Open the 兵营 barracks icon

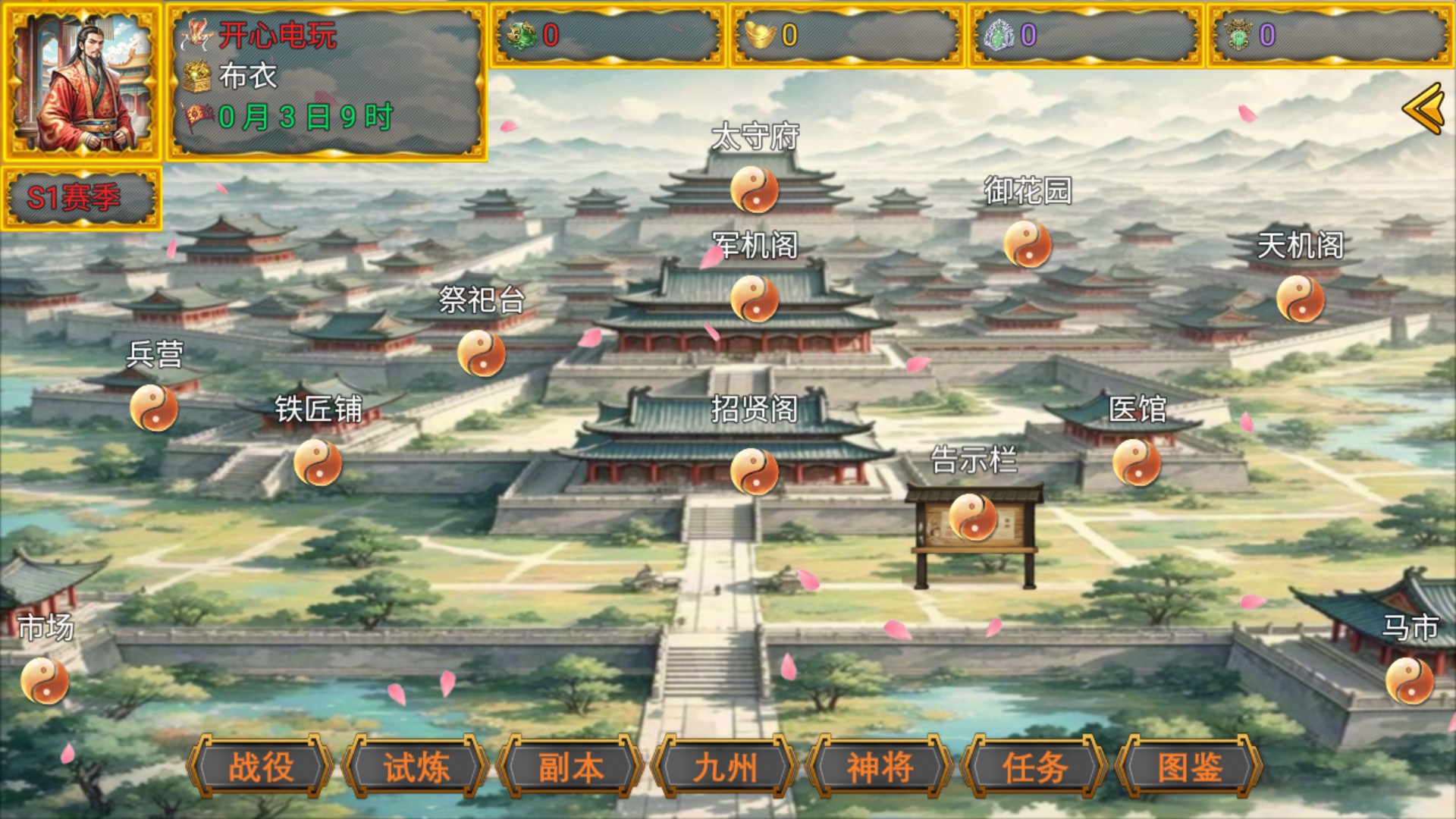(x=153, y=409)
